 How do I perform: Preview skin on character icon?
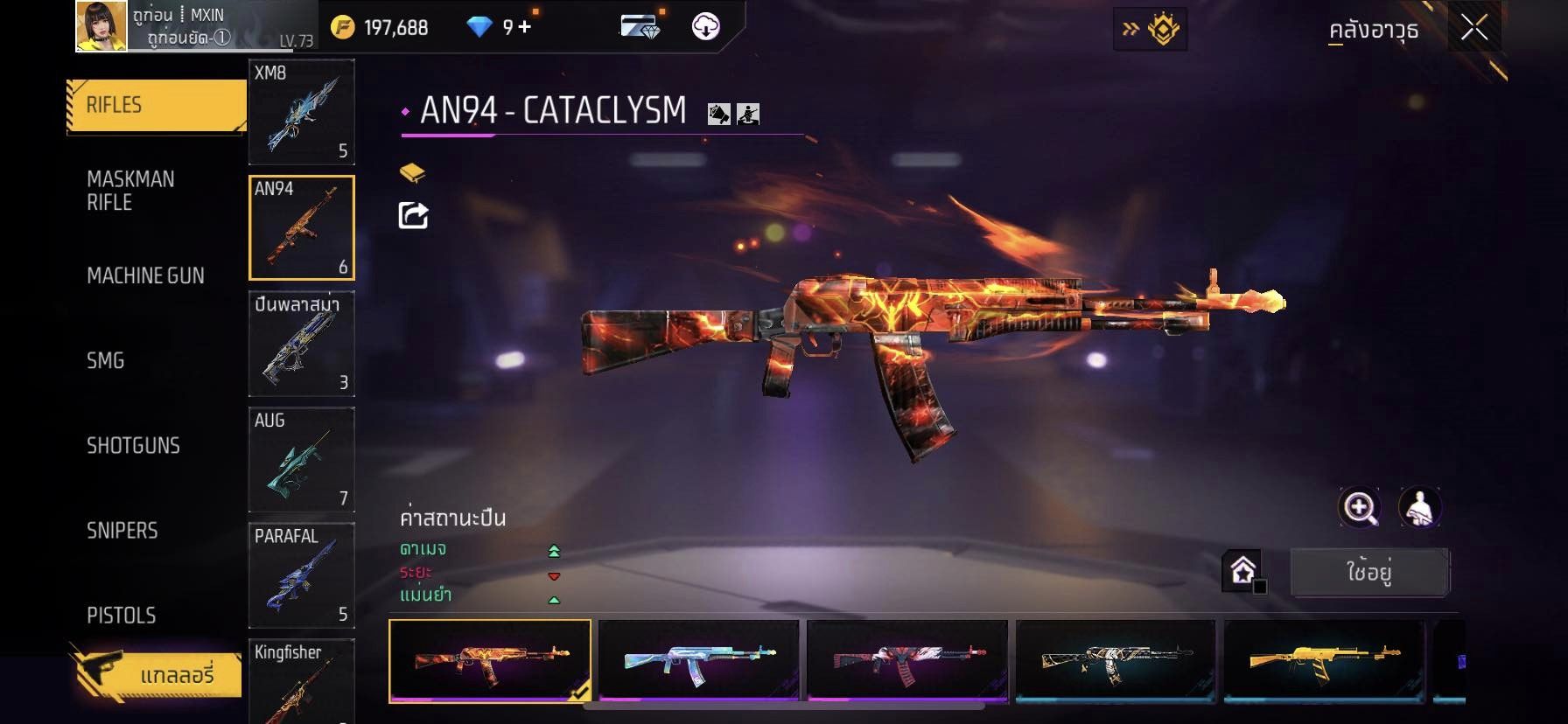coord(1419,507)
